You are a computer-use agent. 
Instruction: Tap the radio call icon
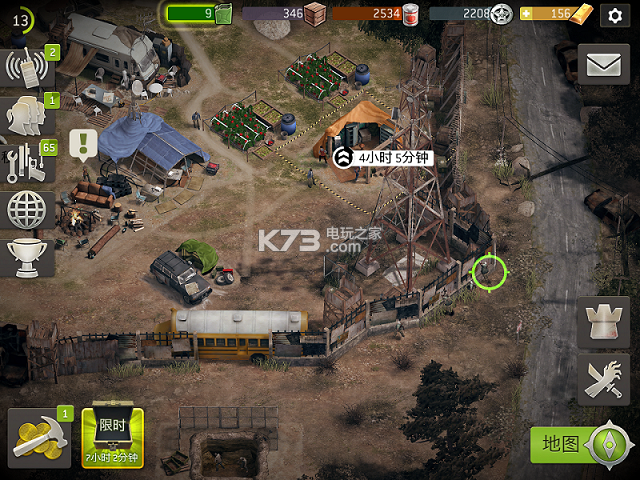click(29, 68)
